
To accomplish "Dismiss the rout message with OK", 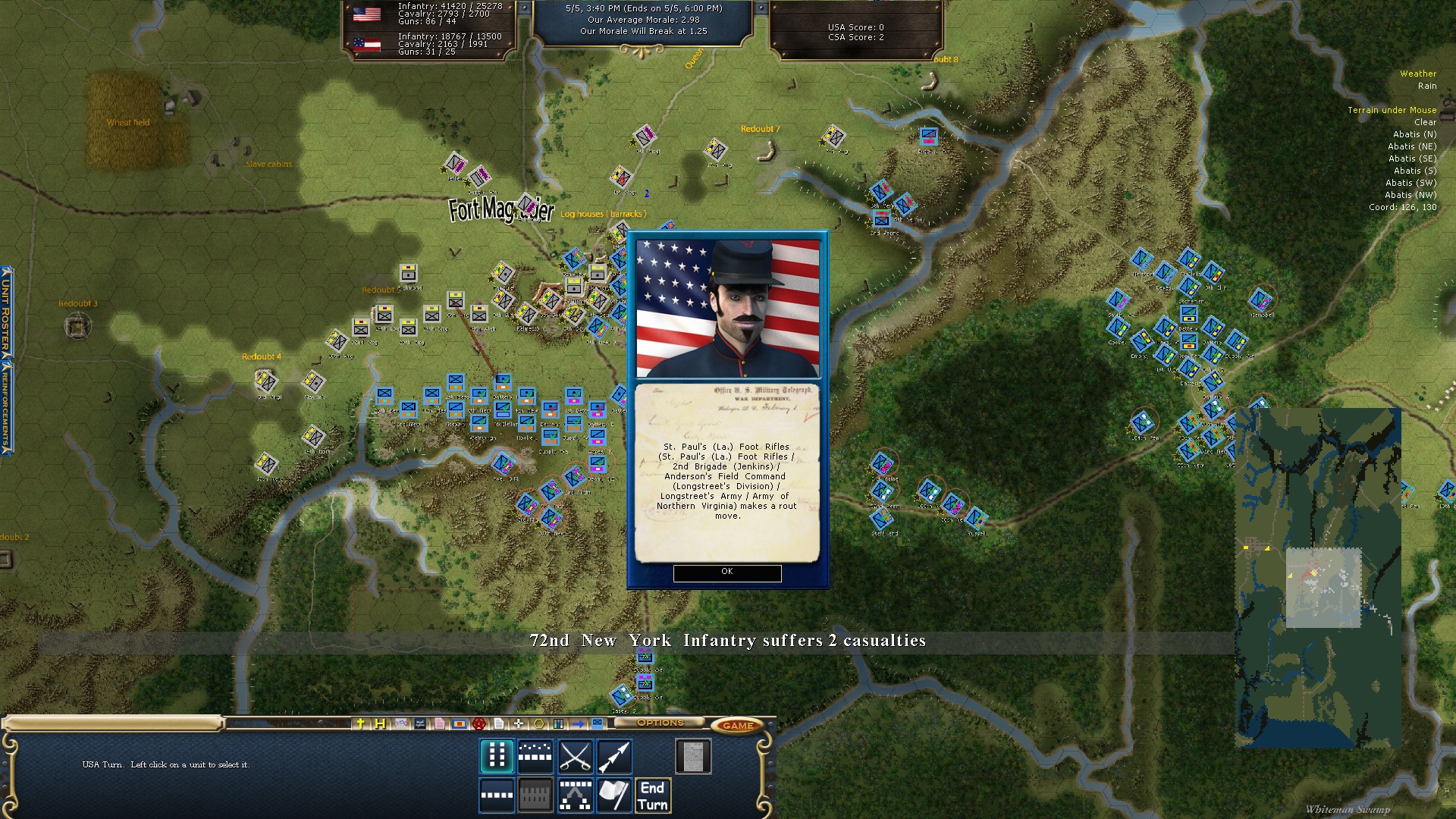I will point(726,573).
